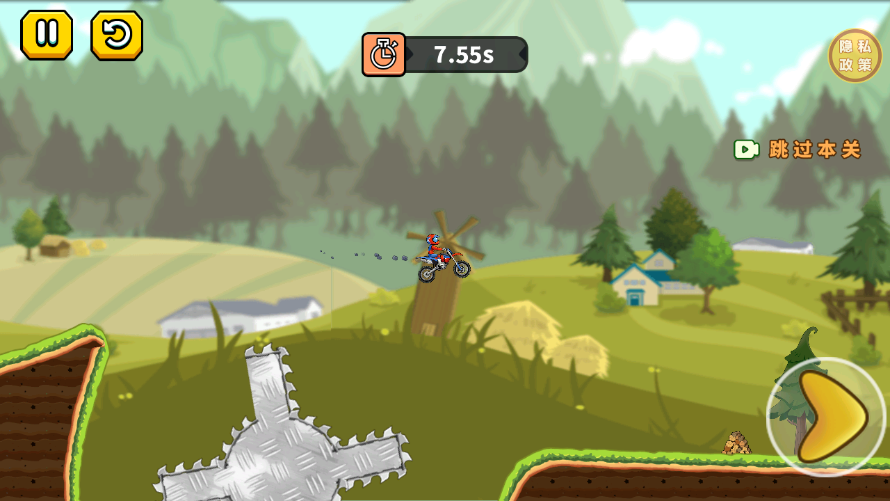
Task: Restart the level with the yellow retry button
Action: click(x=116, y=35)
